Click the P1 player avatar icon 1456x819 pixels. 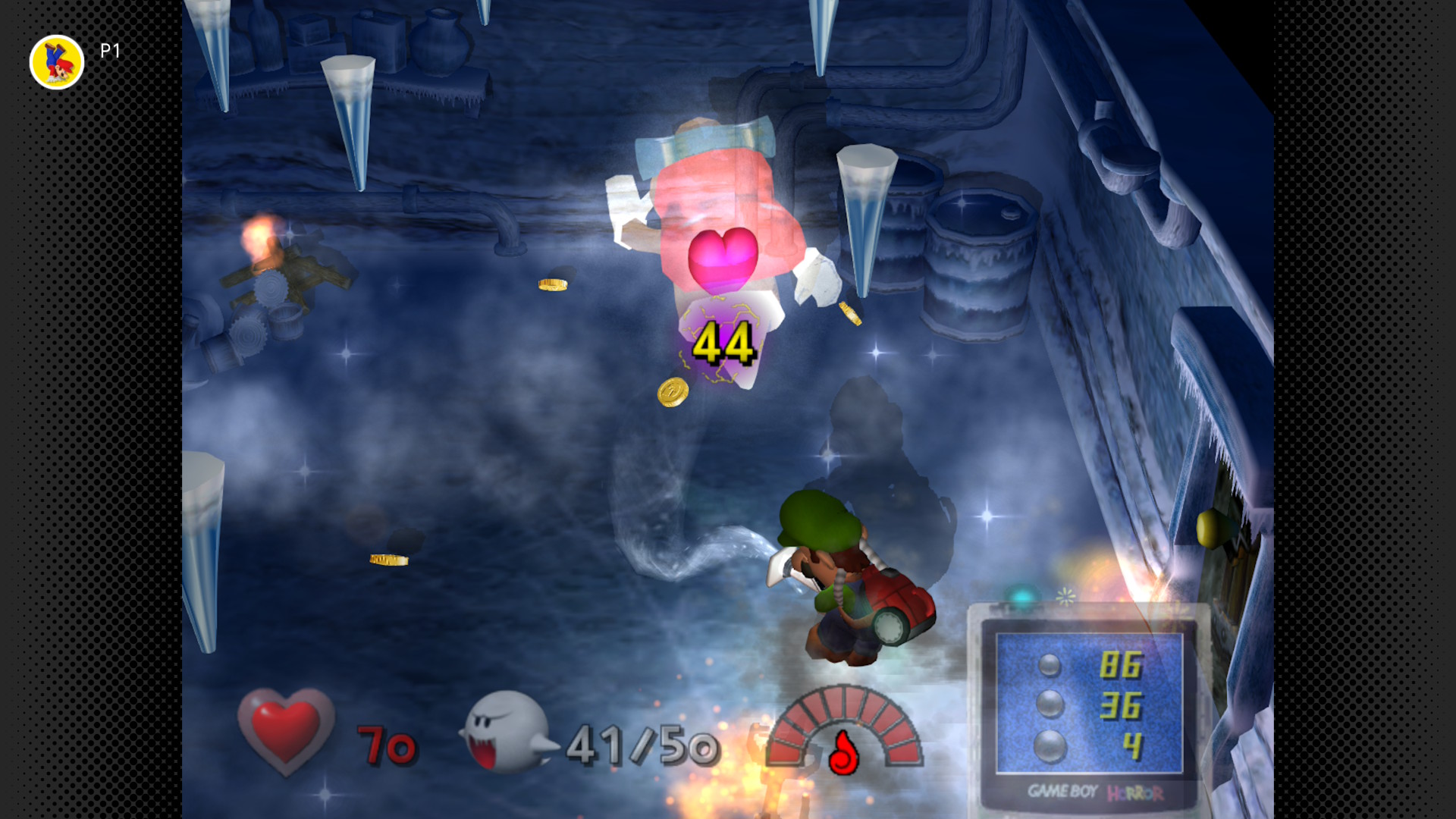(57, 62)
